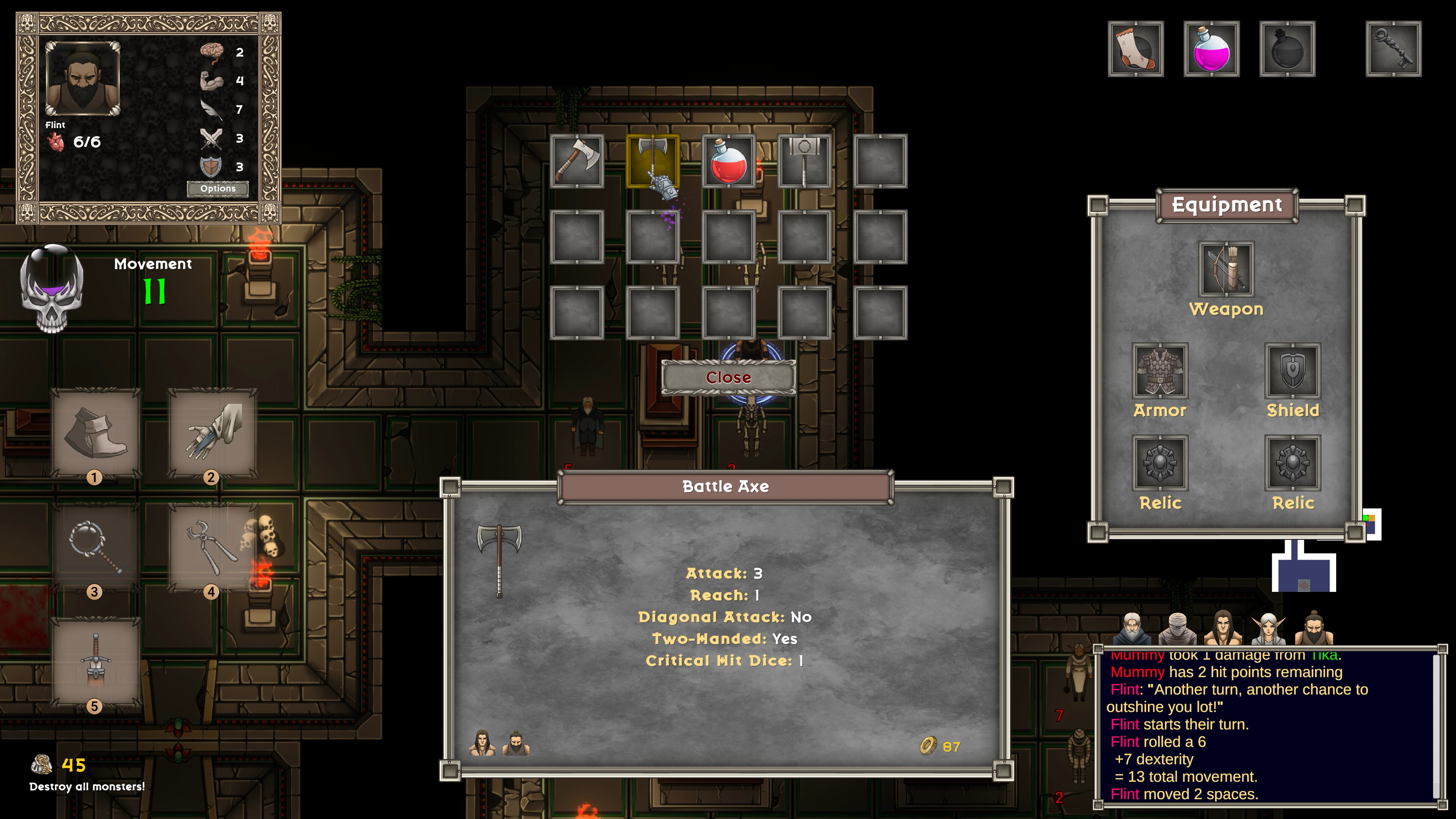
Task: Select the mace loot item numbered 3
Action: click(95, 543)
